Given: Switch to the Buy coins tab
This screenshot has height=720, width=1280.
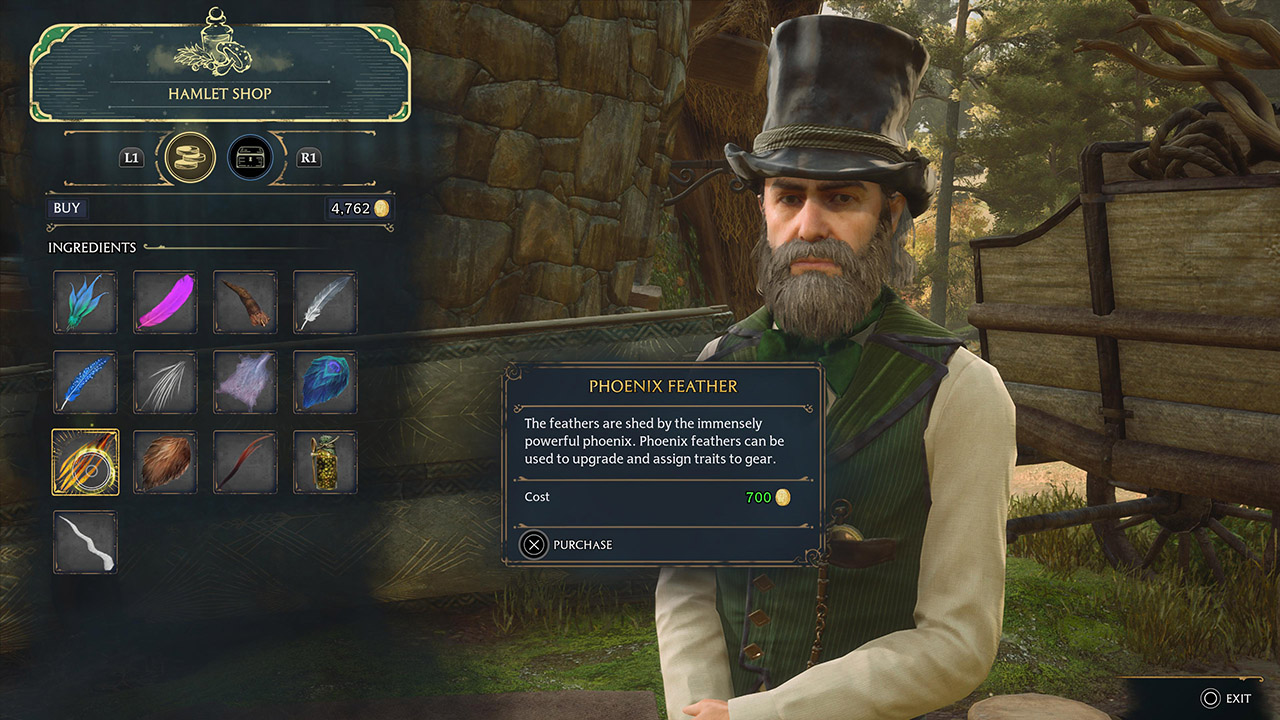Looking at the screenshot, I should 190,158.
